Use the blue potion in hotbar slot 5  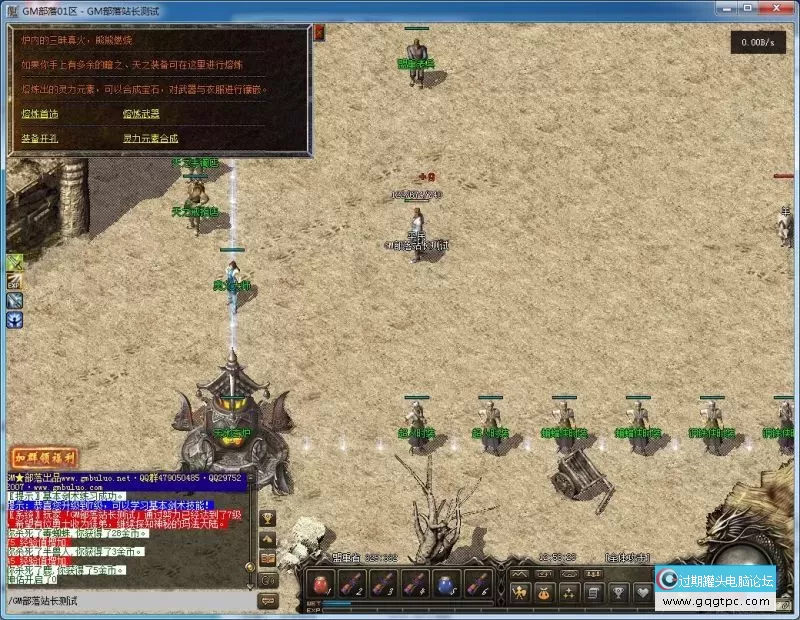pyautogui.click(x=447, y=584)
